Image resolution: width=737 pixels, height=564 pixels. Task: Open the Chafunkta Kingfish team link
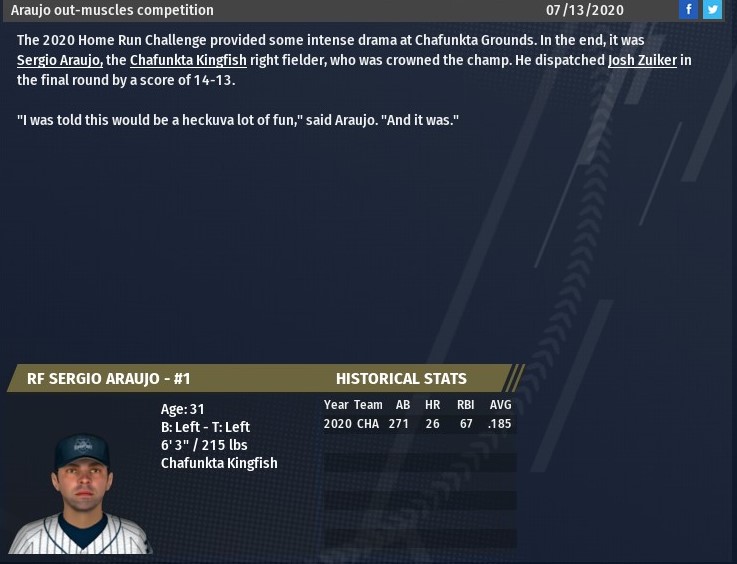(188, 60)
